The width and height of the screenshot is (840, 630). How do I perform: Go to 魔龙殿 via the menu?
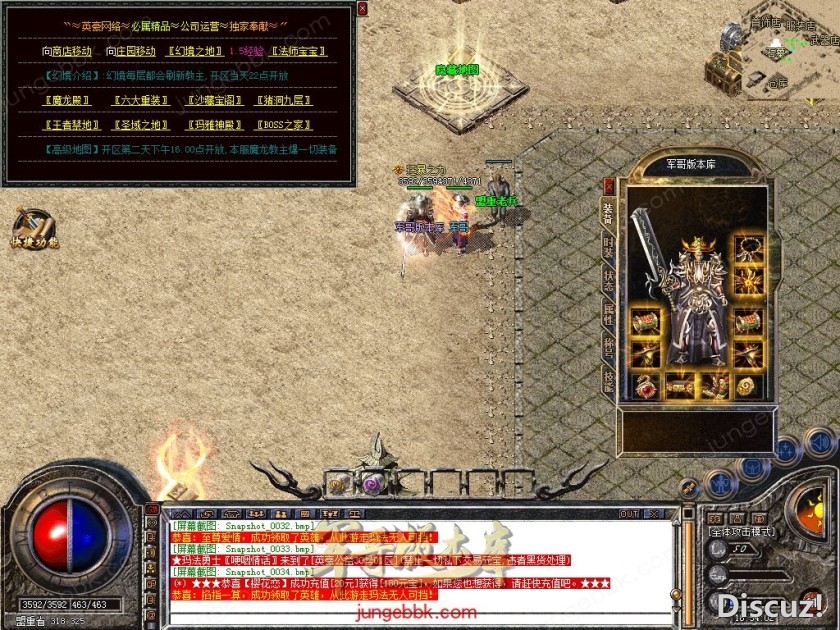coord(67,100)
